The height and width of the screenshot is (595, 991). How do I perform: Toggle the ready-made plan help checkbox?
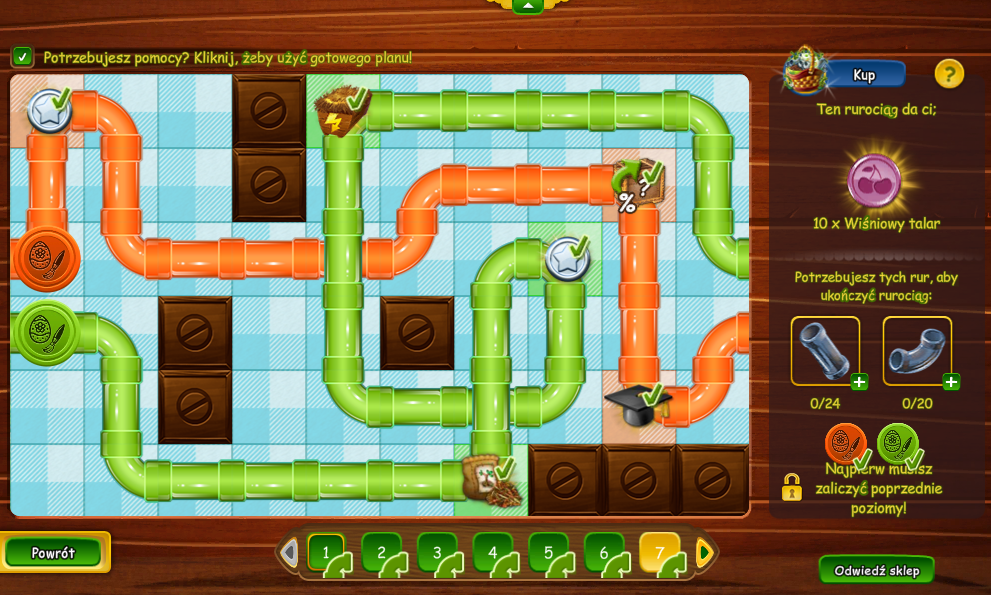coord(22,57)
